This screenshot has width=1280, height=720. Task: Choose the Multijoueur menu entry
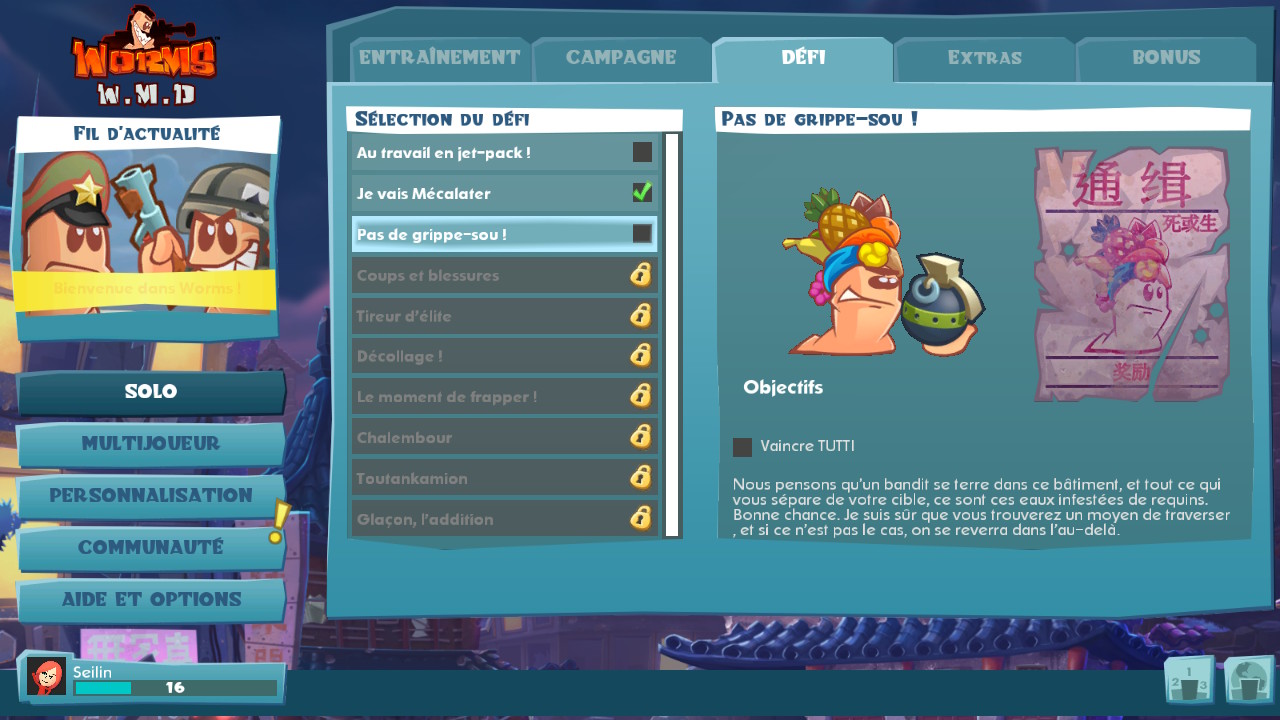151,444
